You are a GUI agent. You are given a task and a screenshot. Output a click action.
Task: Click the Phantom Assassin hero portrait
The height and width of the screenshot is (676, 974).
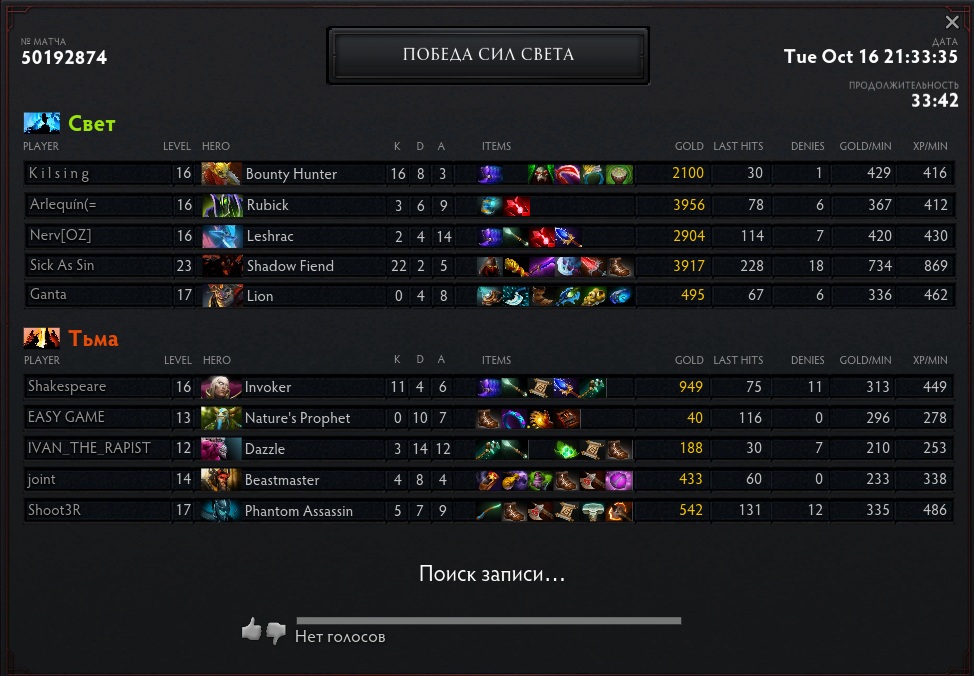coord(221,511)
